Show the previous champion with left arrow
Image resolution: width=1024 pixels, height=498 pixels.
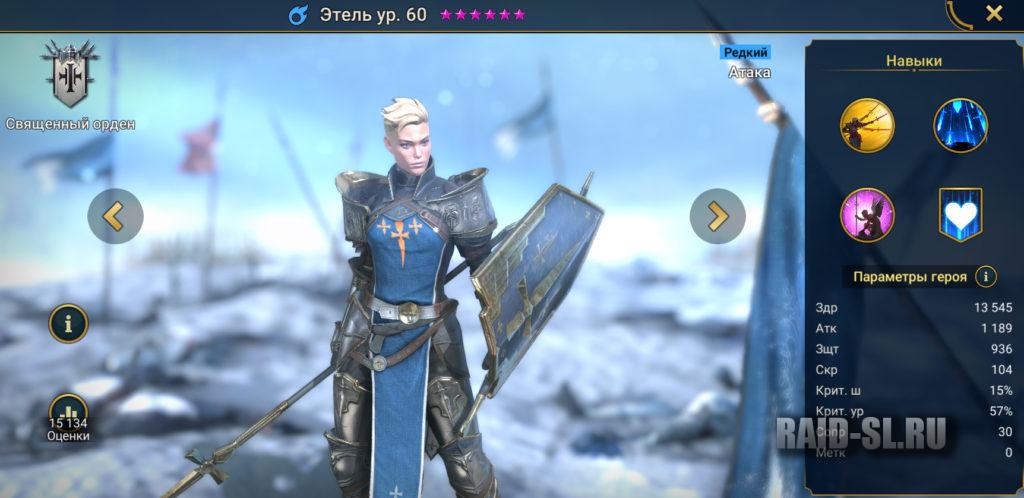116,216
